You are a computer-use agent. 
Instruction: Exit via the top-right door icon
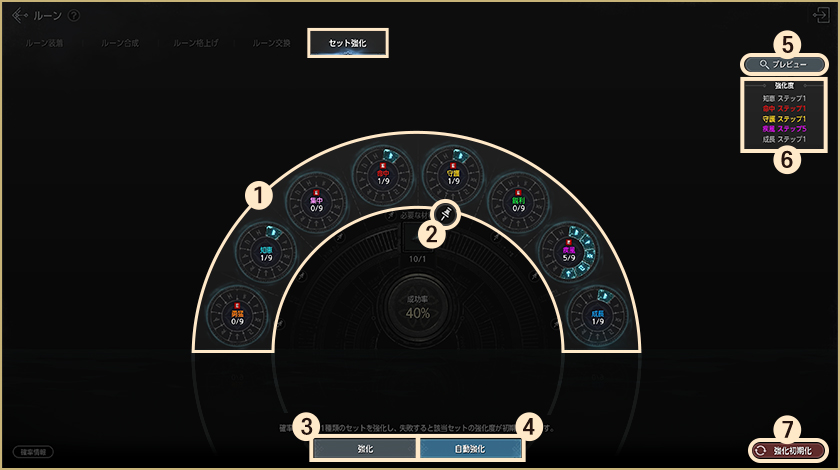[822, 15]
